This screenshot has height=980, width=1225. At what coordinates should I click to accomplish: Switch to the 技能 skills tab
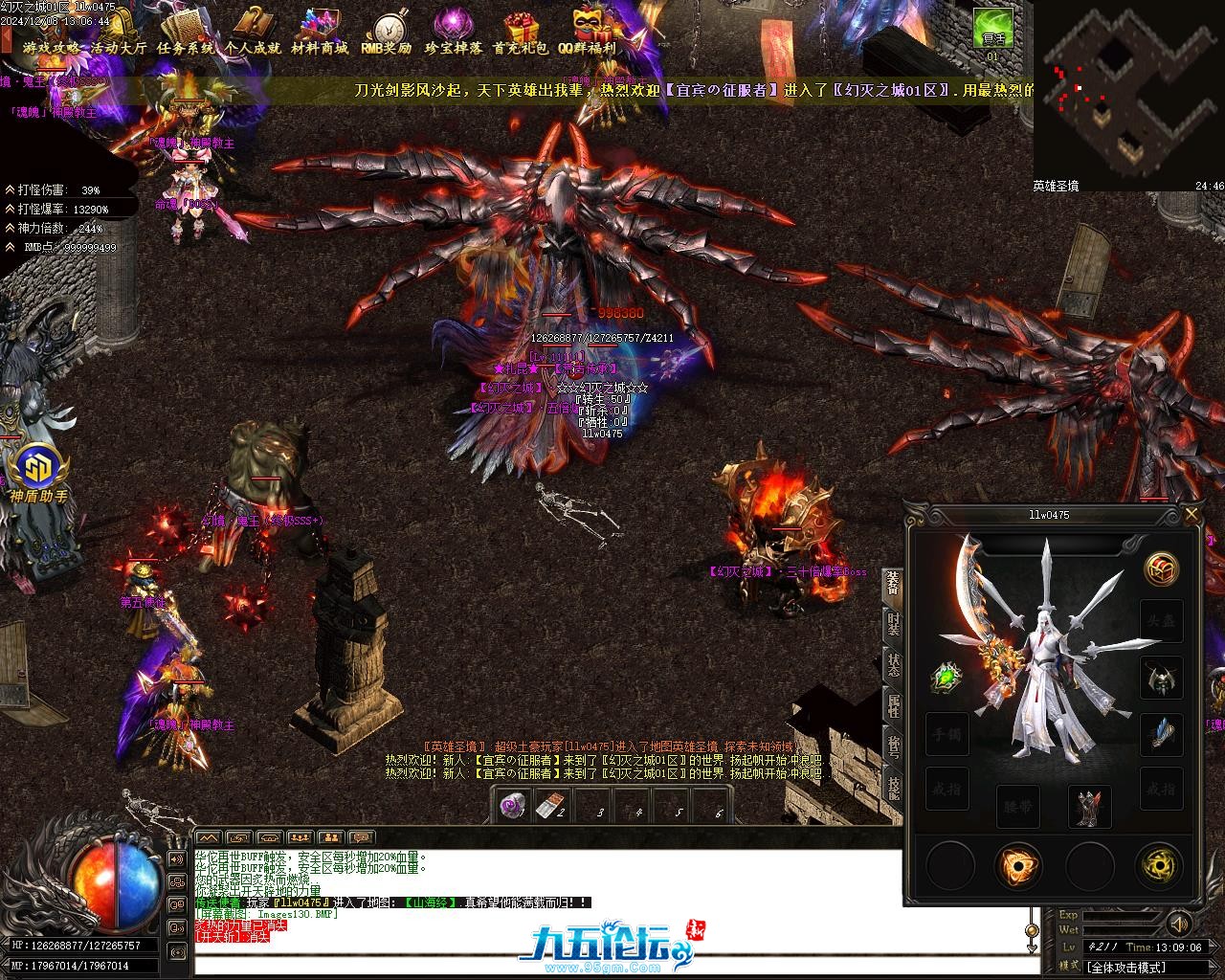click(893, 787)
